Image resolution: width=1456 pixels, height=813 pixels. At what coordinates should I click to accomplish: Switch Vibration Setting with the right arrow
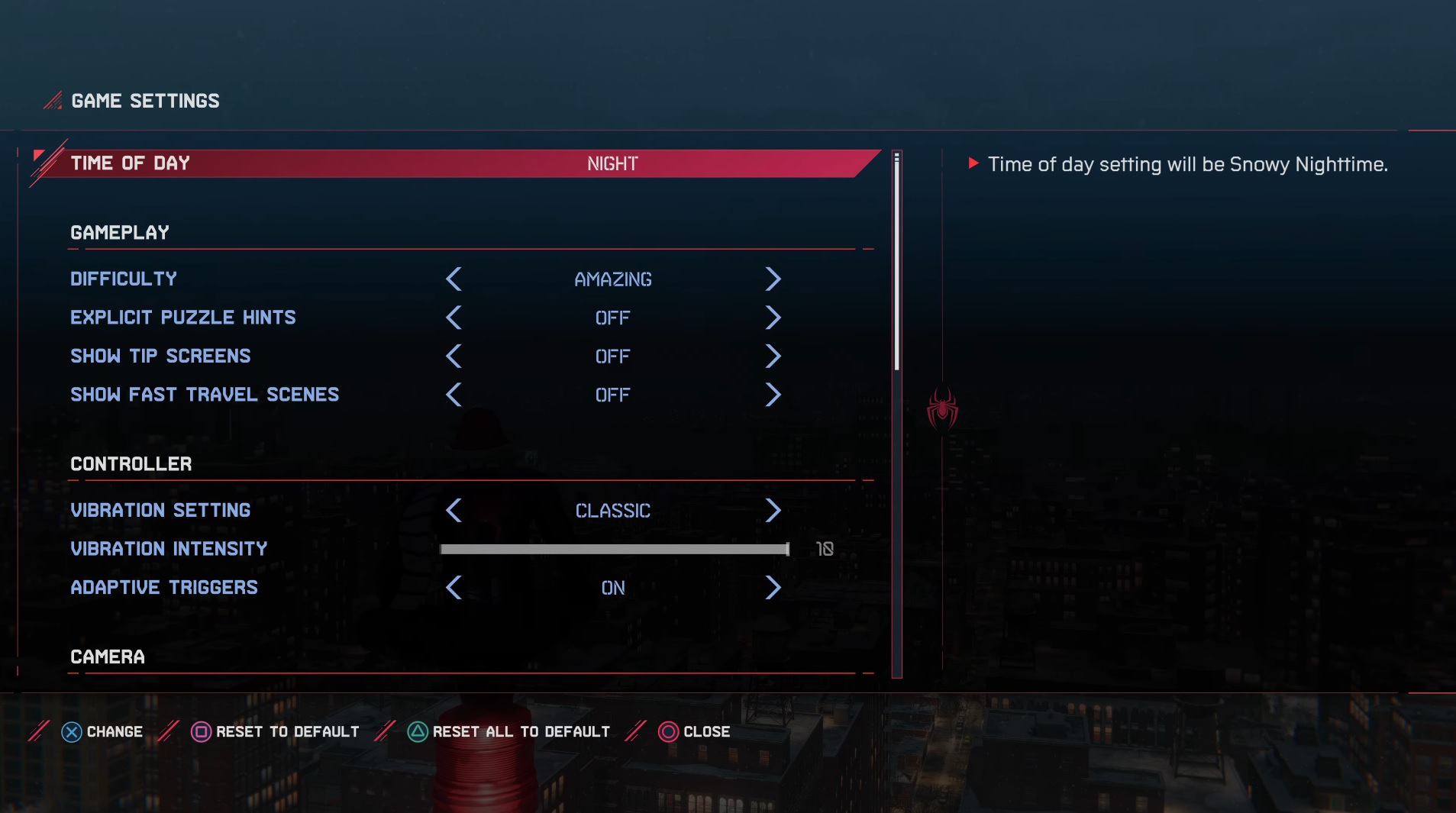pos(773,511)
